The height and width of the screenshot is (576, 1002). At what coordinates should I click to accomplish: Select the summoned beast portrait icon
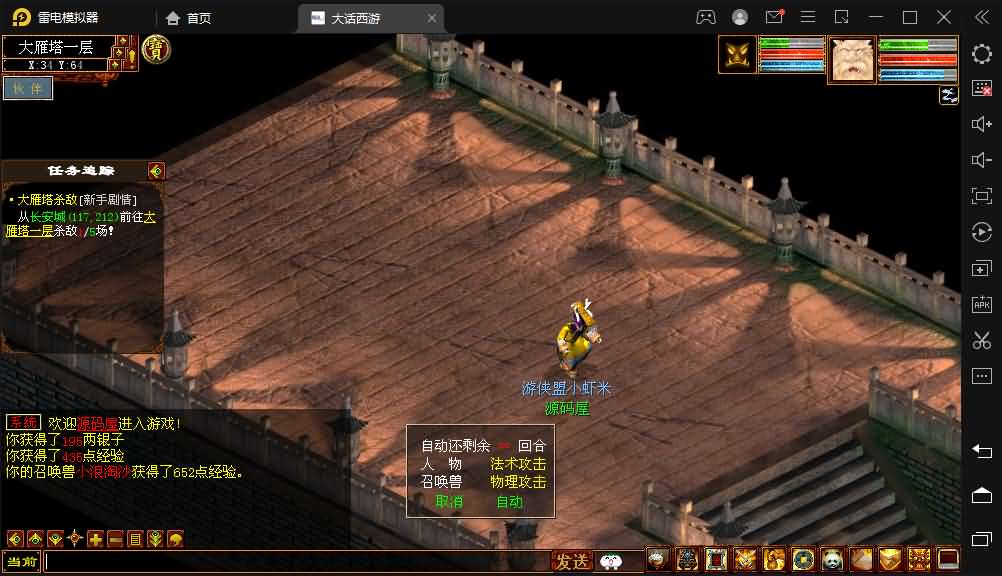point(738,55)
